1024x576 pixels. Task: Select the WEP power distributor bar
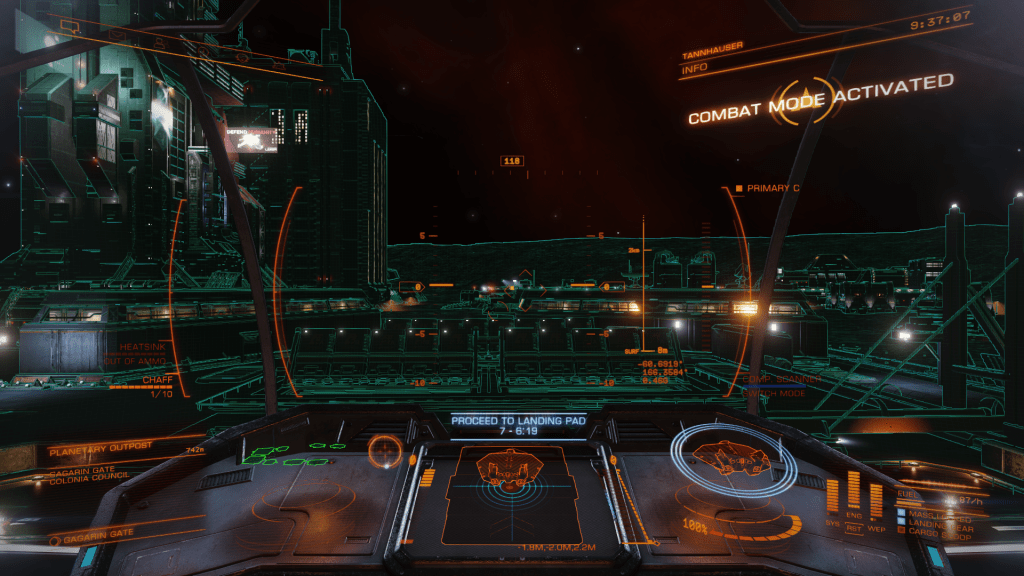[x=876, y=500]
